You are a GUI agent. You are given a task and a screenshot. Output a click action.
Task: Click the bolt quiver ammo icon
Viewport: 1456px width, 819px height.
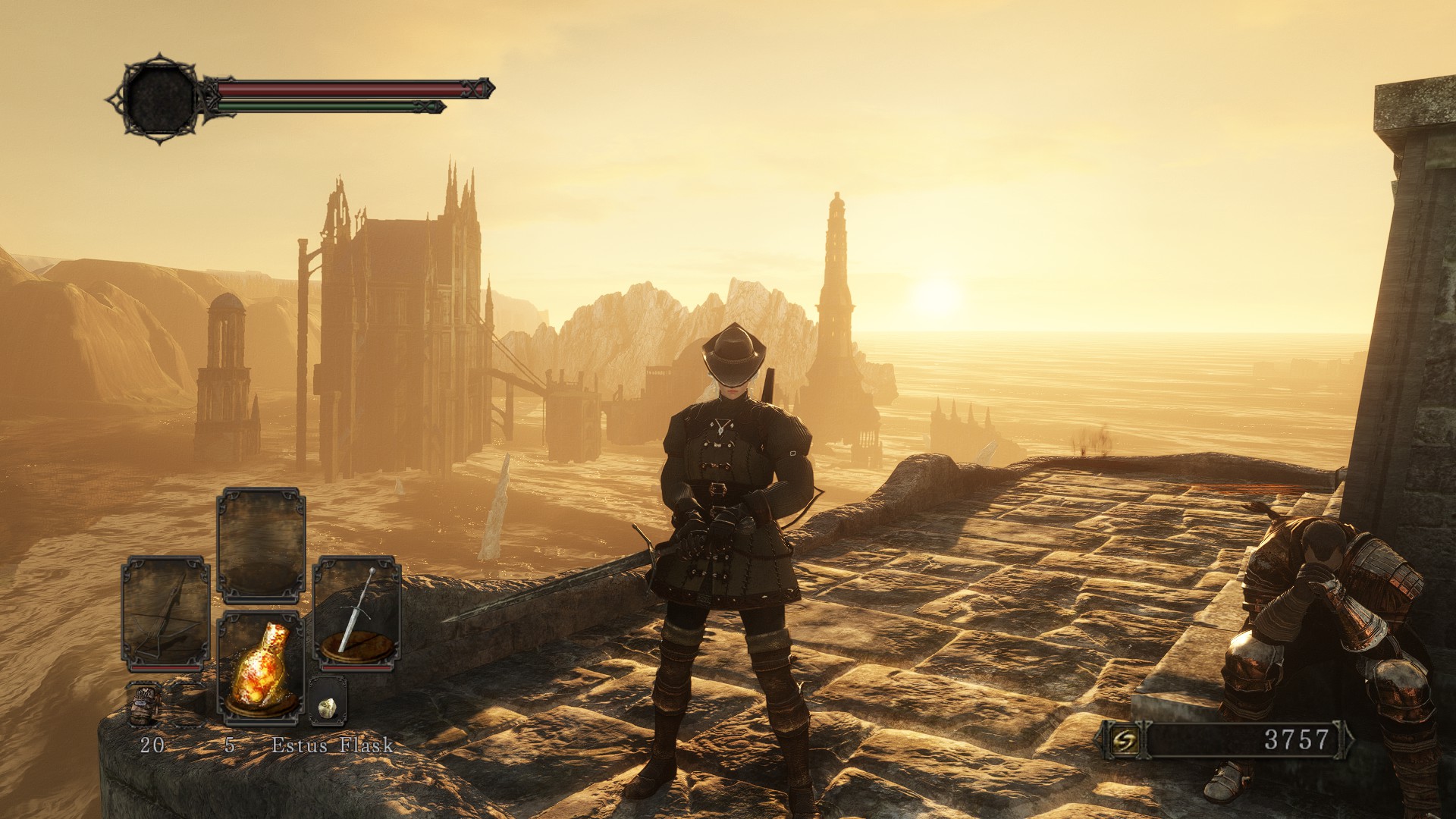click(x=143, y=704)
